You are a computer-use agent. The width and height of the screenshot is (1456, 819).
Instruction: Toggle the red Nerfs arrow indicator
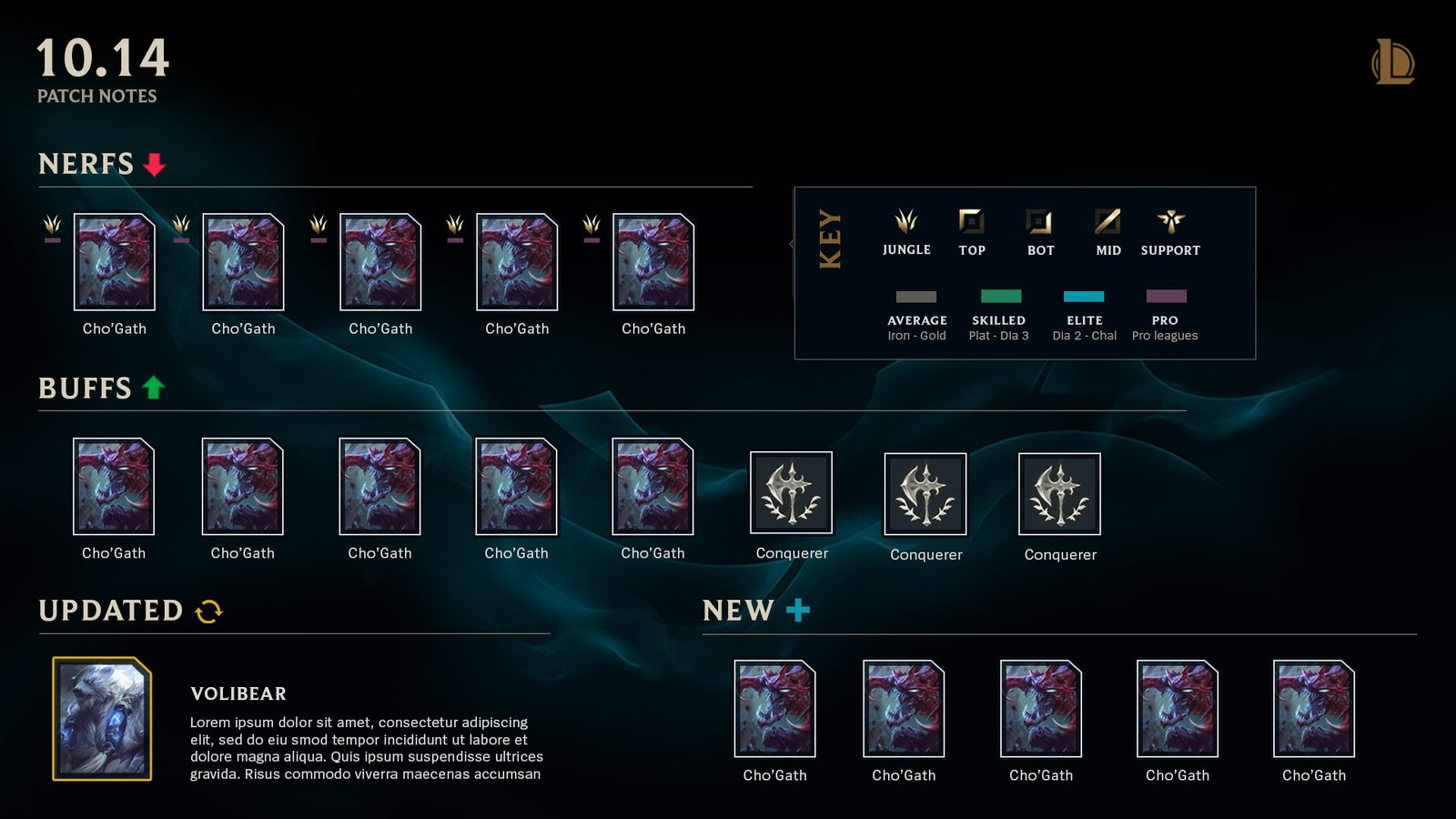coord(154,165)
